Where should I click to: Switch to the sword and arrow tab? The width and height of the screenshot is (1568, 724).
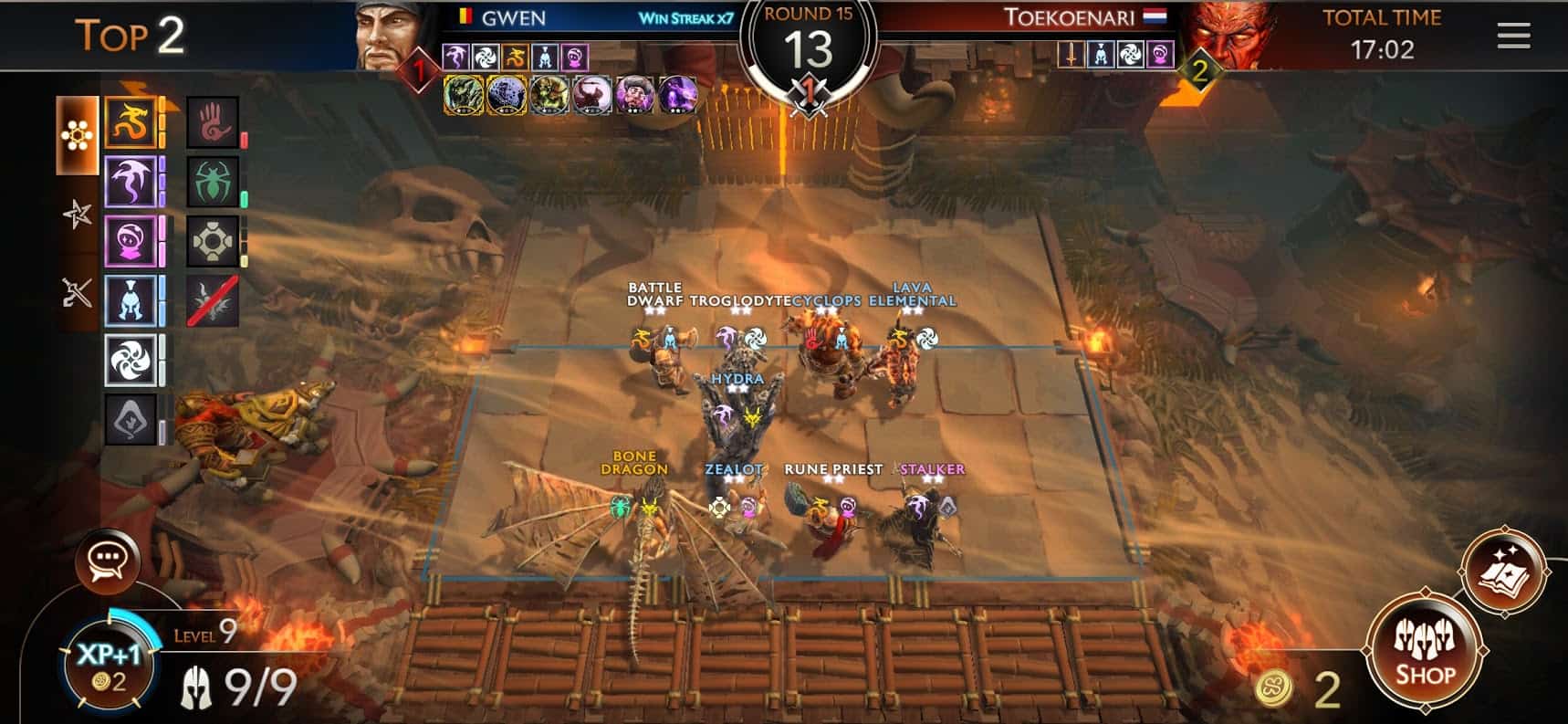click(x=77, y=292)
